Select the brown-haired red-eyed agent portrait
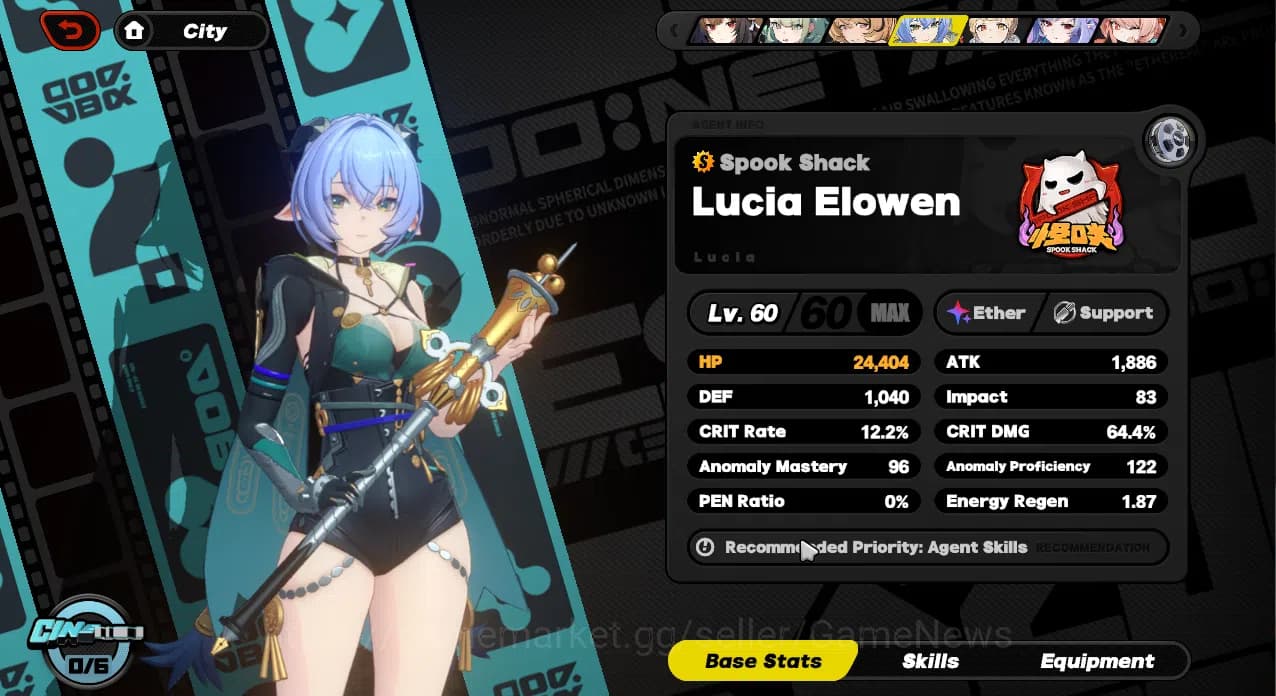1276x696 pixels. coord(724,31)
